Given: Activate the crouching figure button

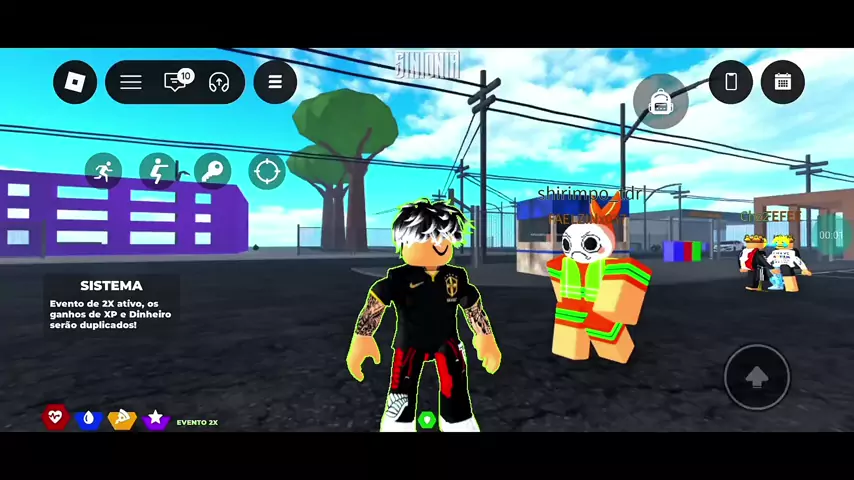Looking at the screenshot, I should [157, 171].
